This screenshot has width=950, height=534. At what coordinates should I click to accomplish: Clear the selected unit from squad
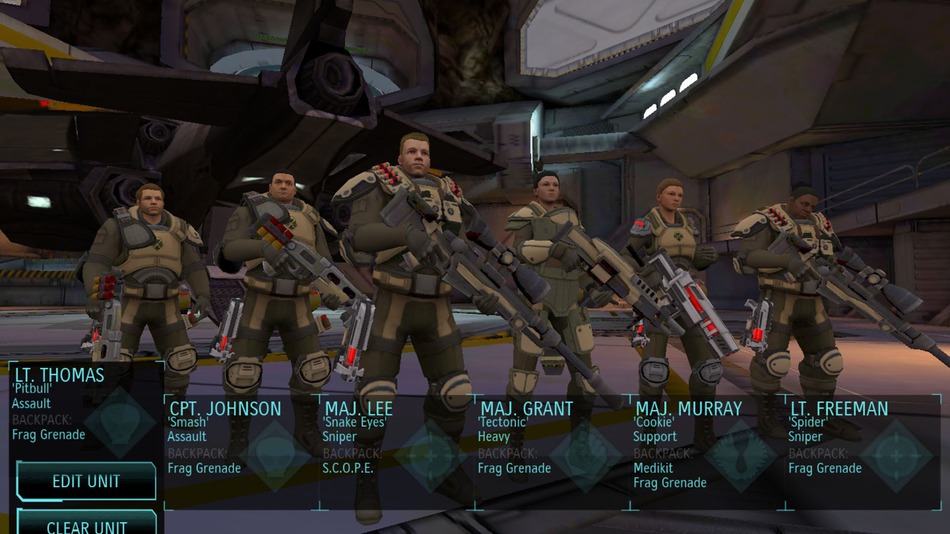(x=86, y=523)
